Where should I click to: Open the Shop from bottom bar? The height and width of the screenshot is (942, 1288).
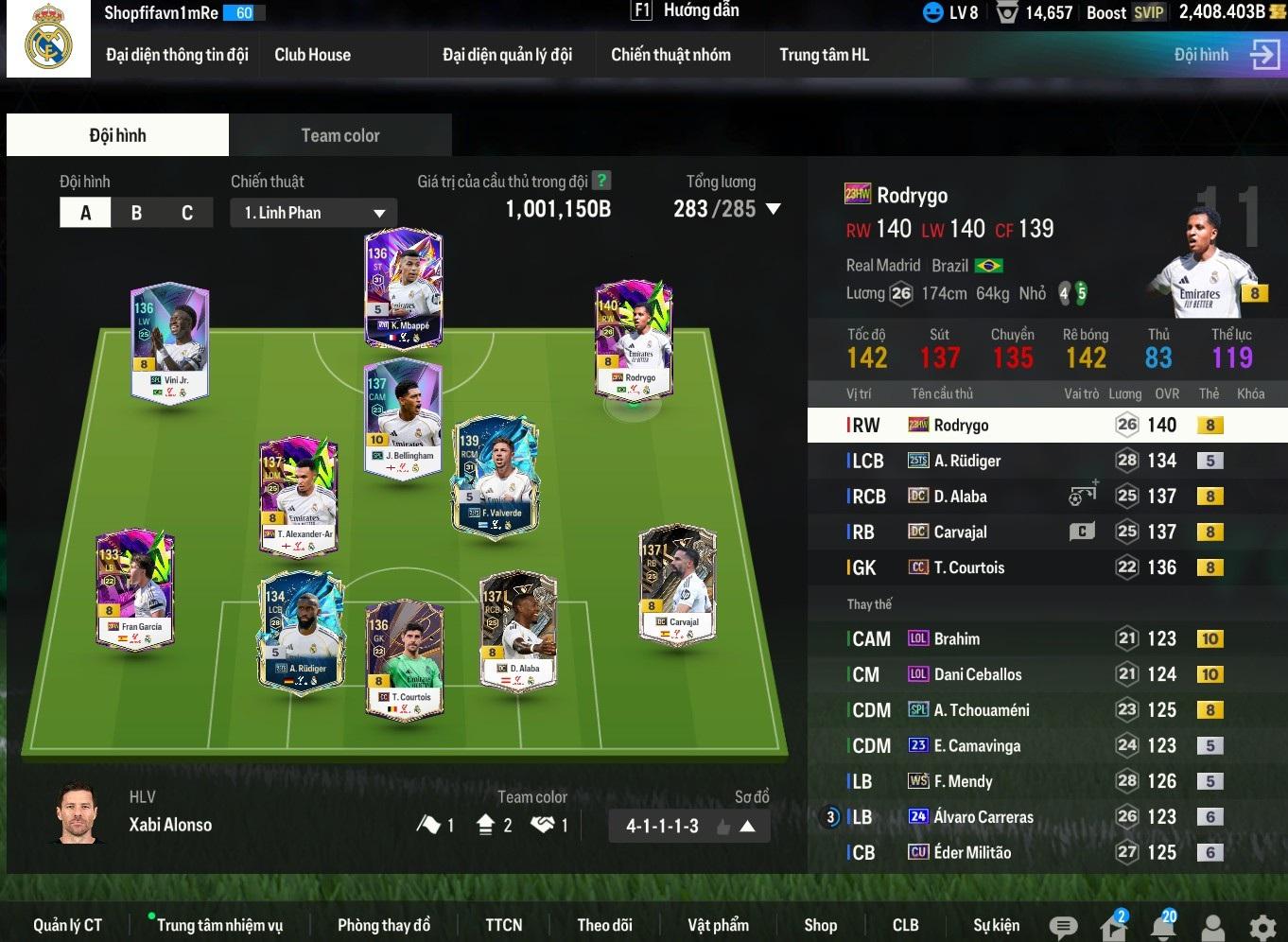(820, 925)
